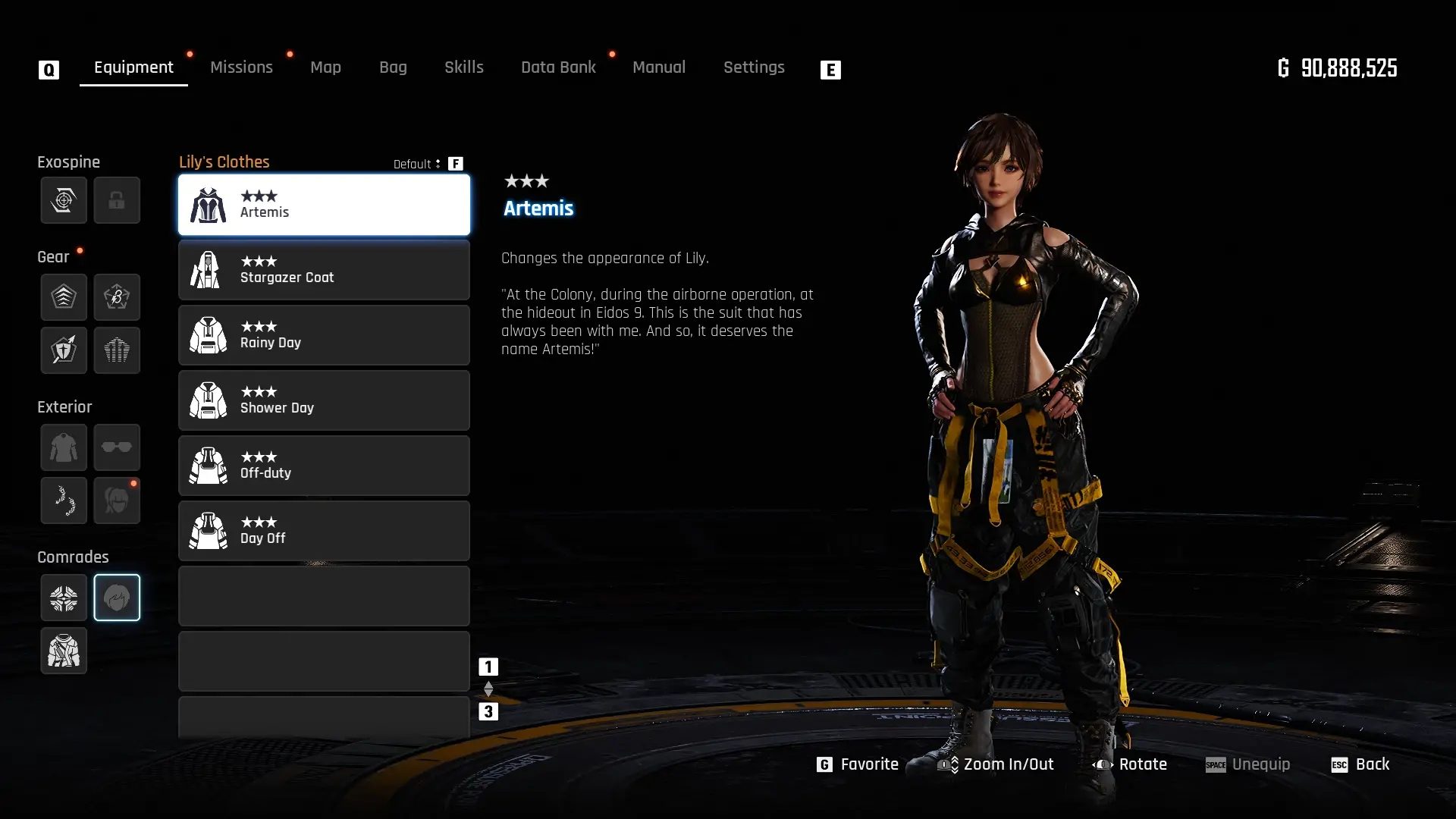This screenshot has width=1456, height=819.
Task: Open the Data Bank tab
Action: [558, 67]
